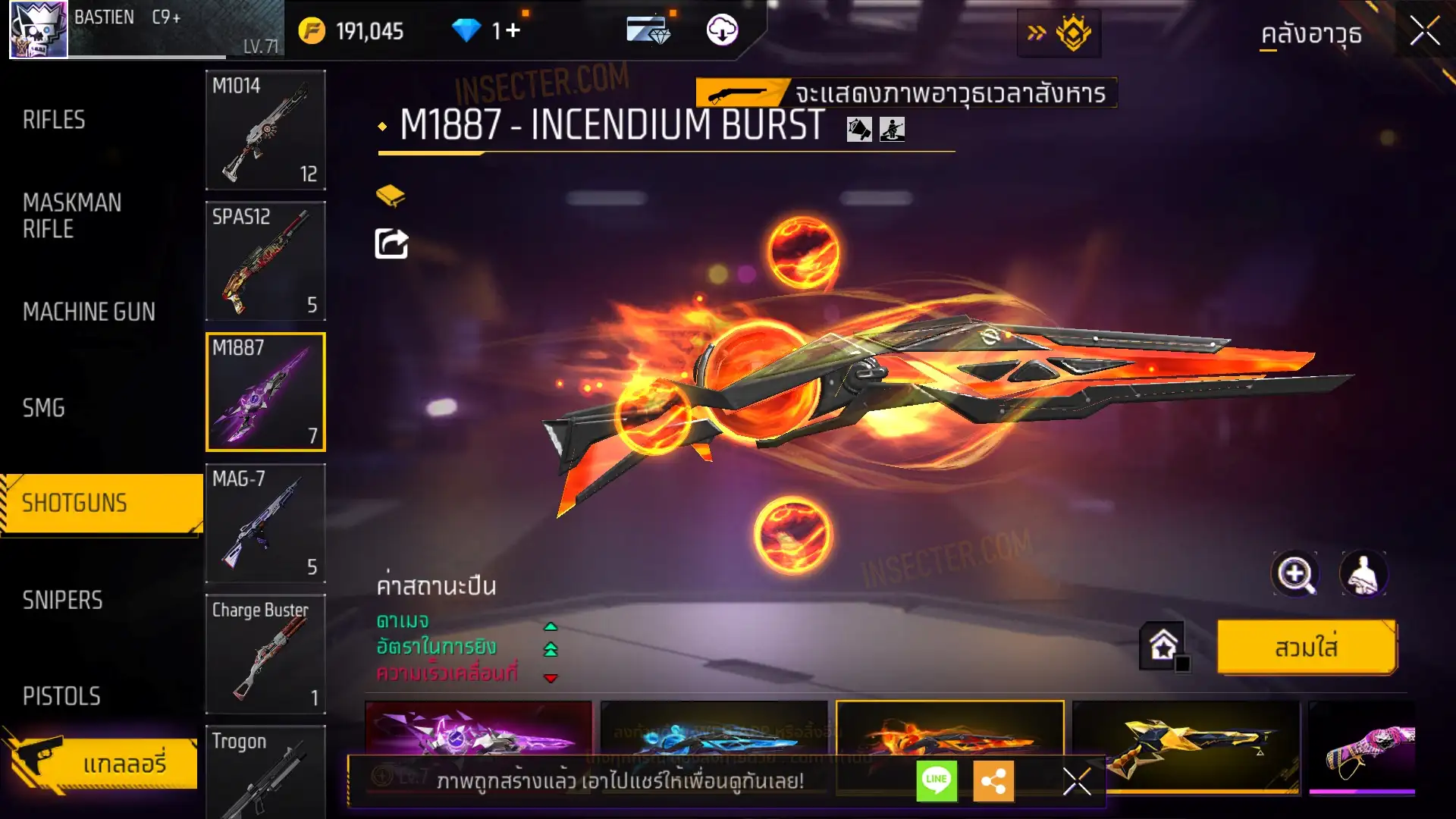Screen dimensions: 1456x819
Task: Choose the SPAS12 shotgun tile
Action: click(265, 261)
